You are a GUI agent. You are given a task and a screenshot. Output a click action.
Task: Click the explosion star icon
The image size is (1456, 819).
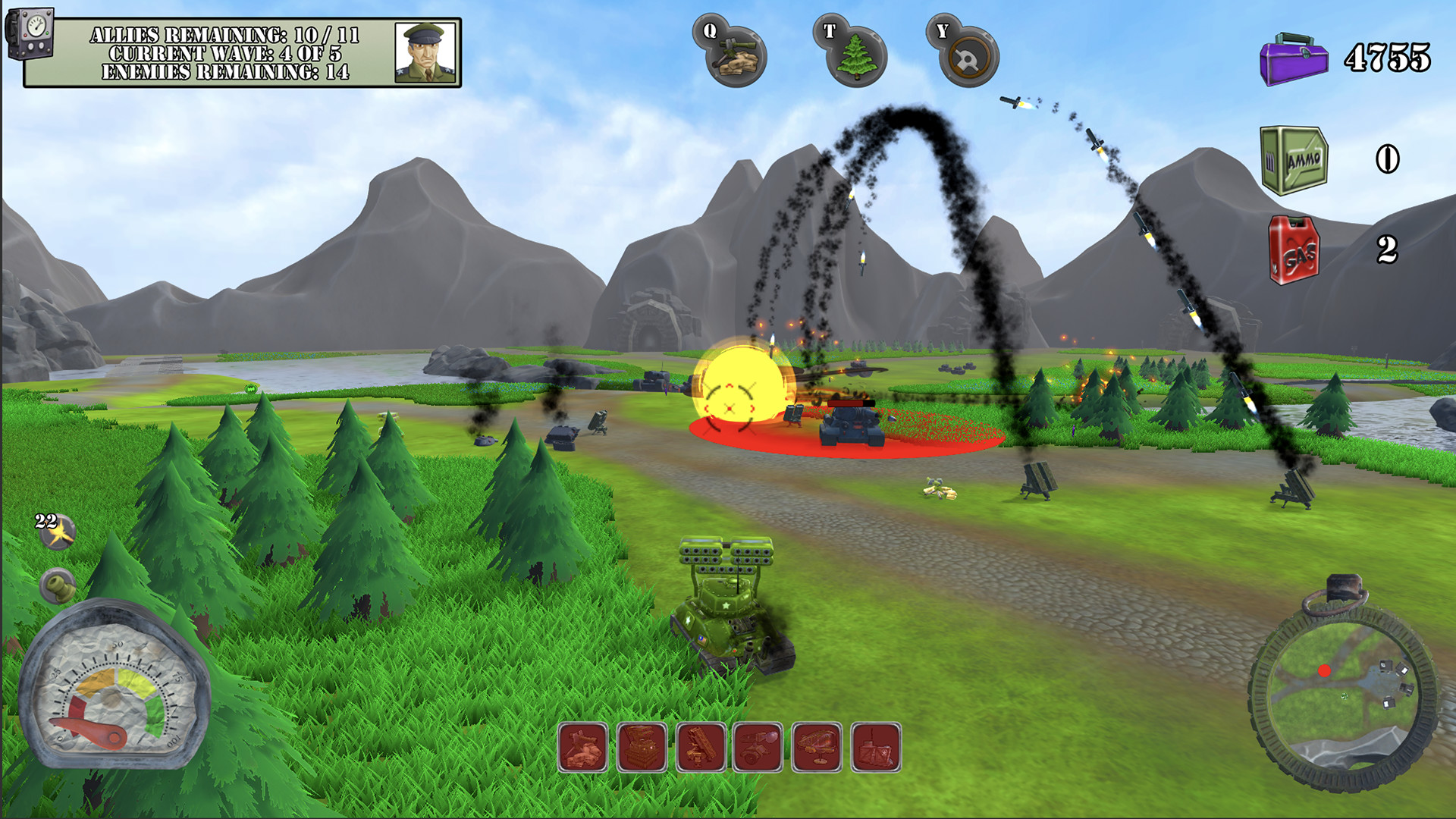[x=58, y=534]
